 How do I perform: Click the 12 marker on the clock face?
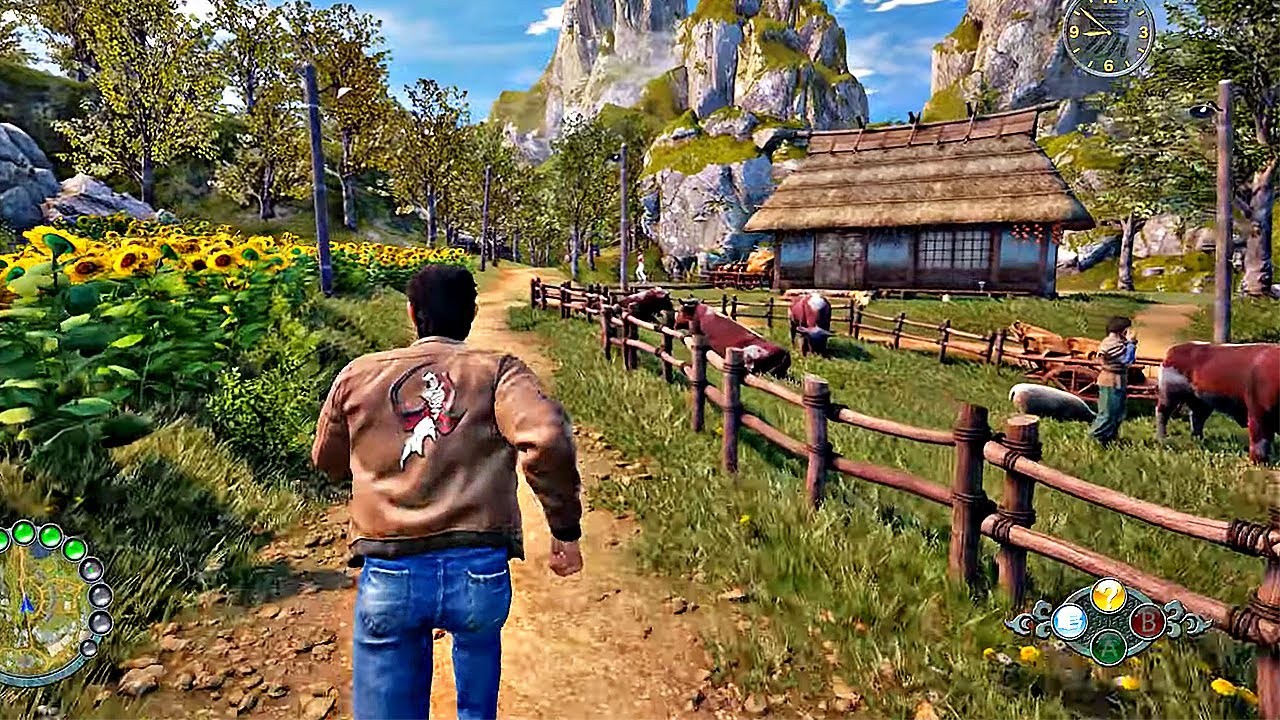tap(1108, 3)
